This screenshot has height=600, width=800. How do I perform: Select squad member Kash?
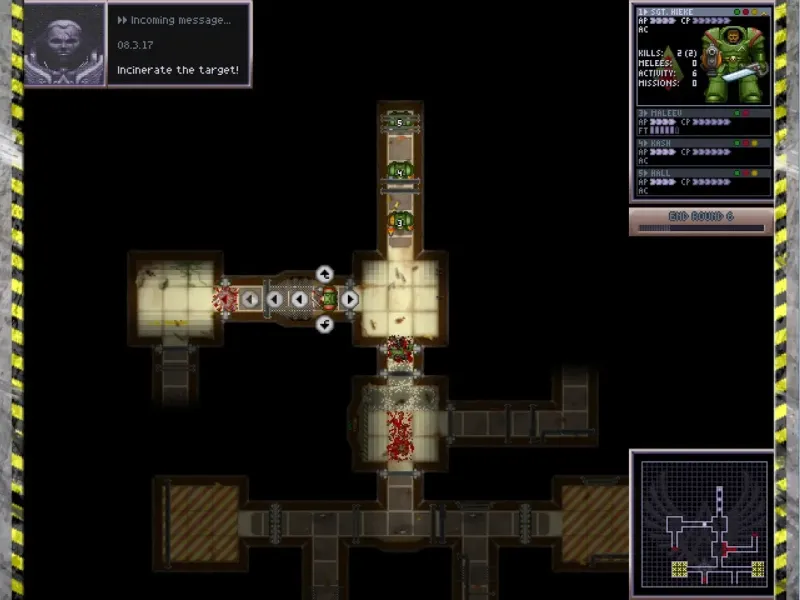click(x=703, y=151)
